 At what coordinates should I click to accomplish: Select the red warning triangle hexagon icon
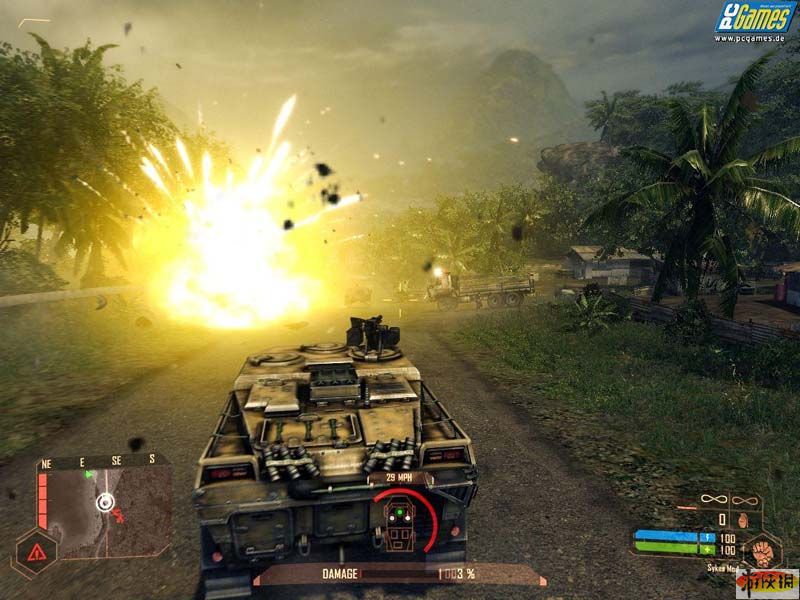(34, 552)
